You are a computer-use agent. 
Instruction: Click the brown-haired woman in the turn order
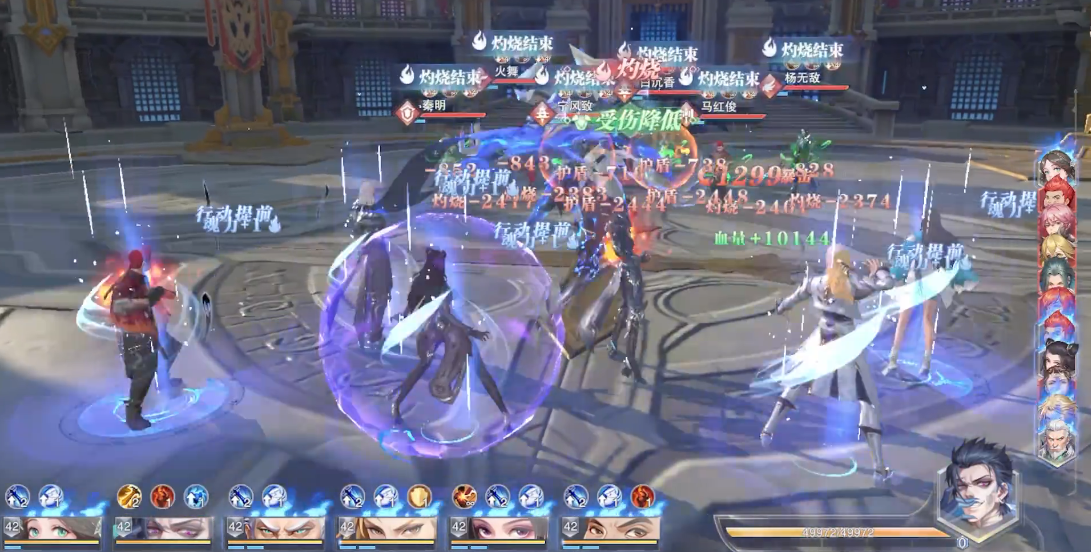[x=1057, y=165]
